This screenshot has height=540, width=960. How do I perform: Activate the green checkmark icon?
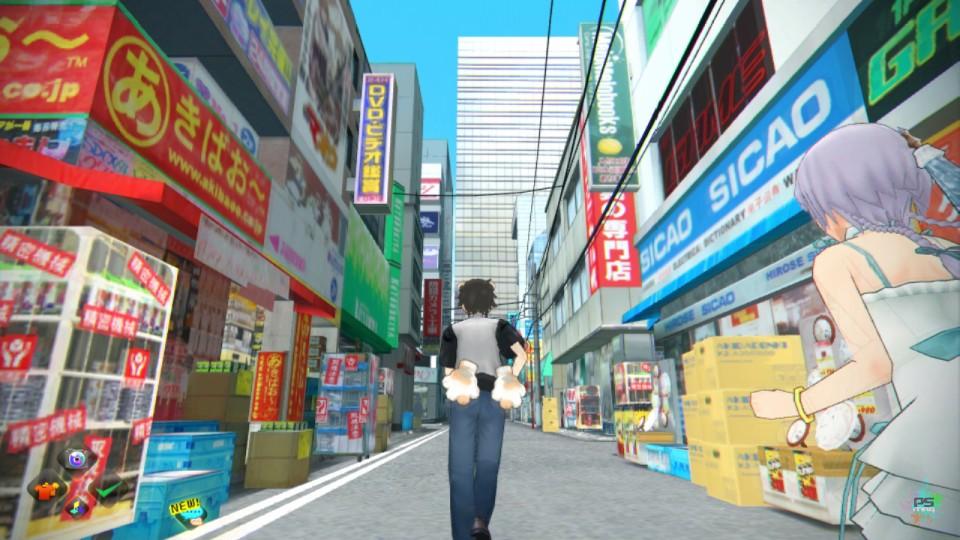click(106, 489)
